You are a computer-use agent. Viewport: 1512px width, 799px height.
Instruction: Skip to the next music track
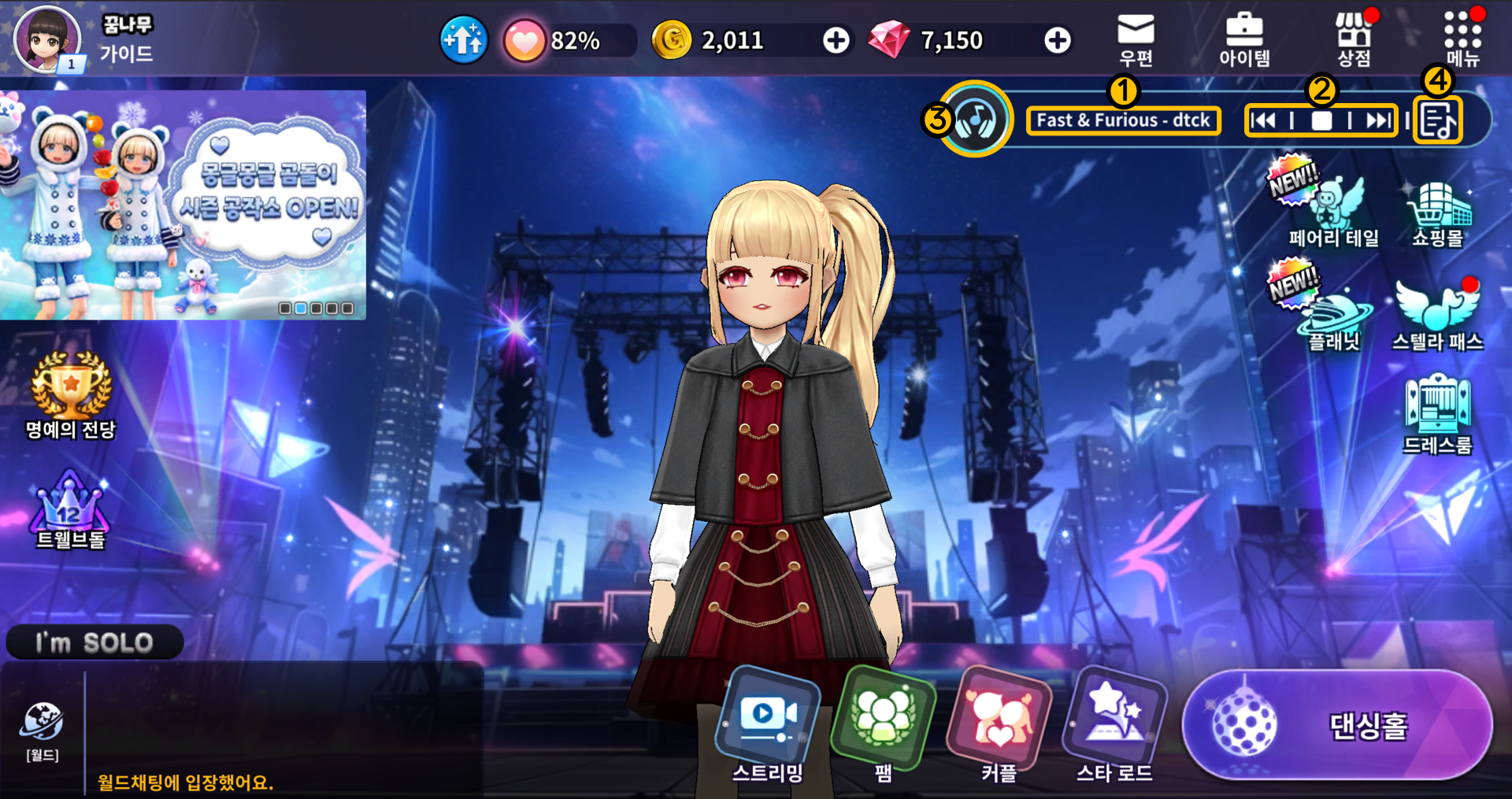pyautogui.click(x=1378, y=120)
